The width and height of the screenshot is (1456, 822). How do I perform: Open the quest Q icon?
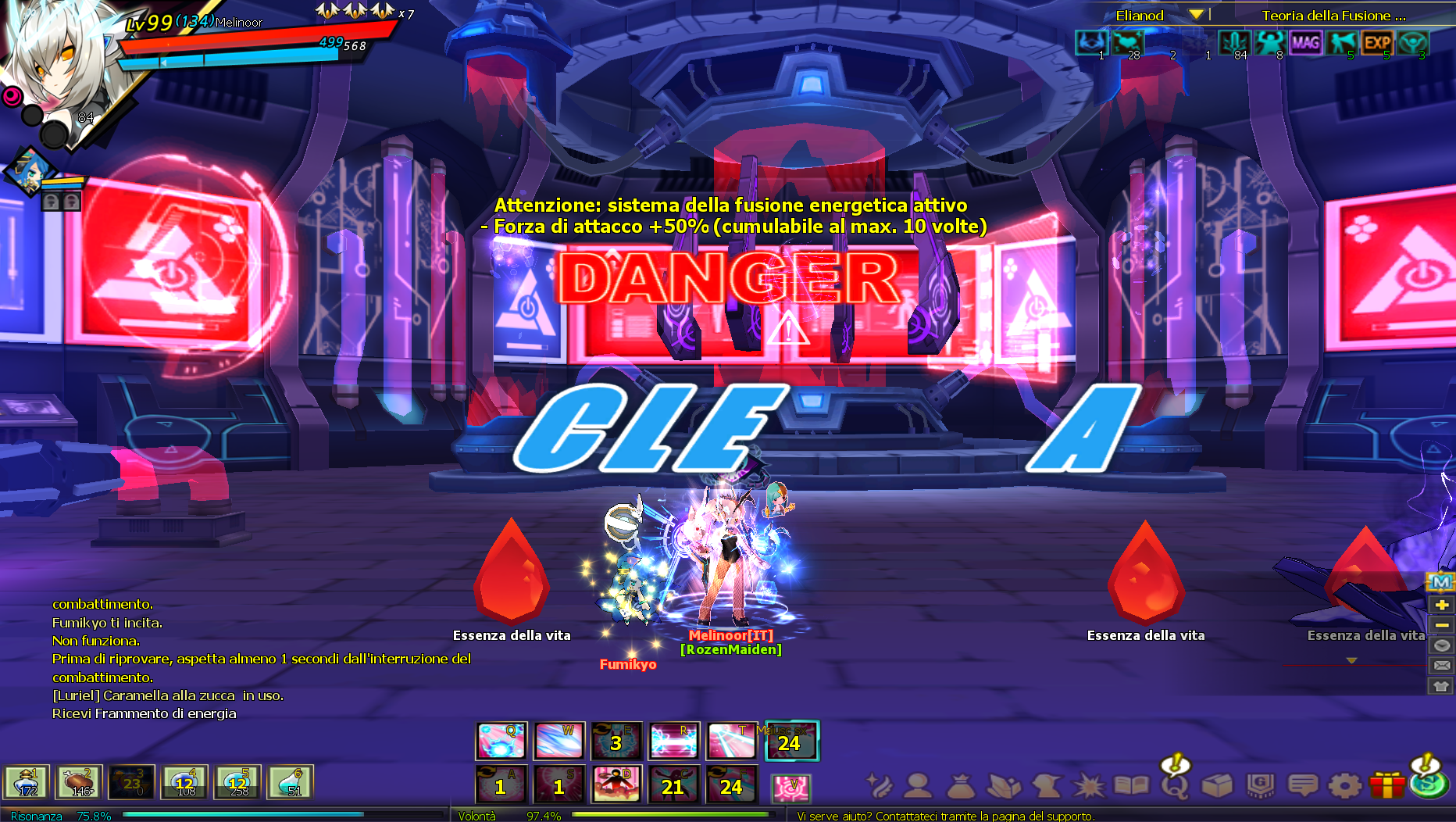(1174, 784)
